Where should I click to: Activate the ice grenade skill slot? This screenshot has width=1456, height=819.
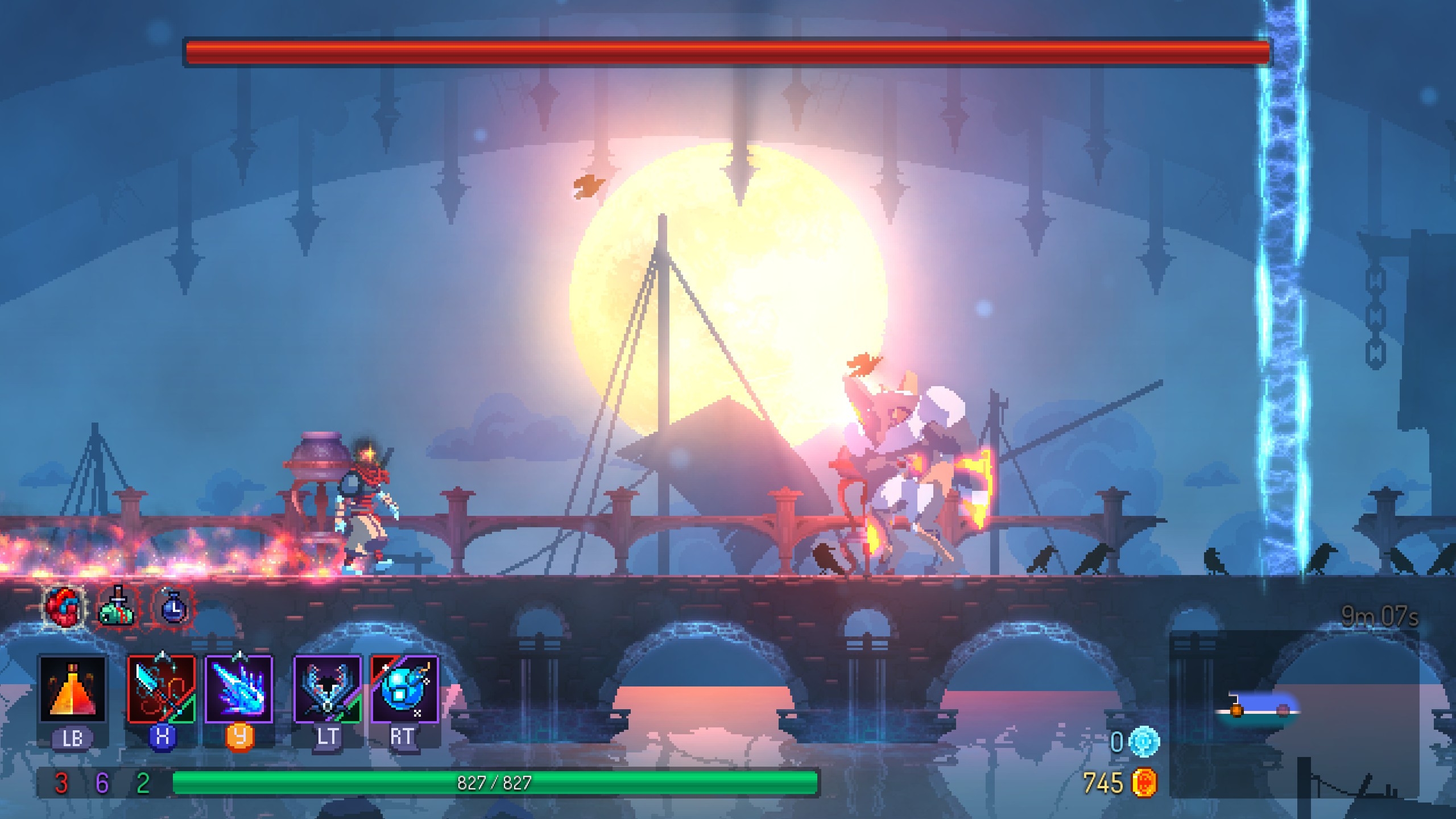coord(404,689)
